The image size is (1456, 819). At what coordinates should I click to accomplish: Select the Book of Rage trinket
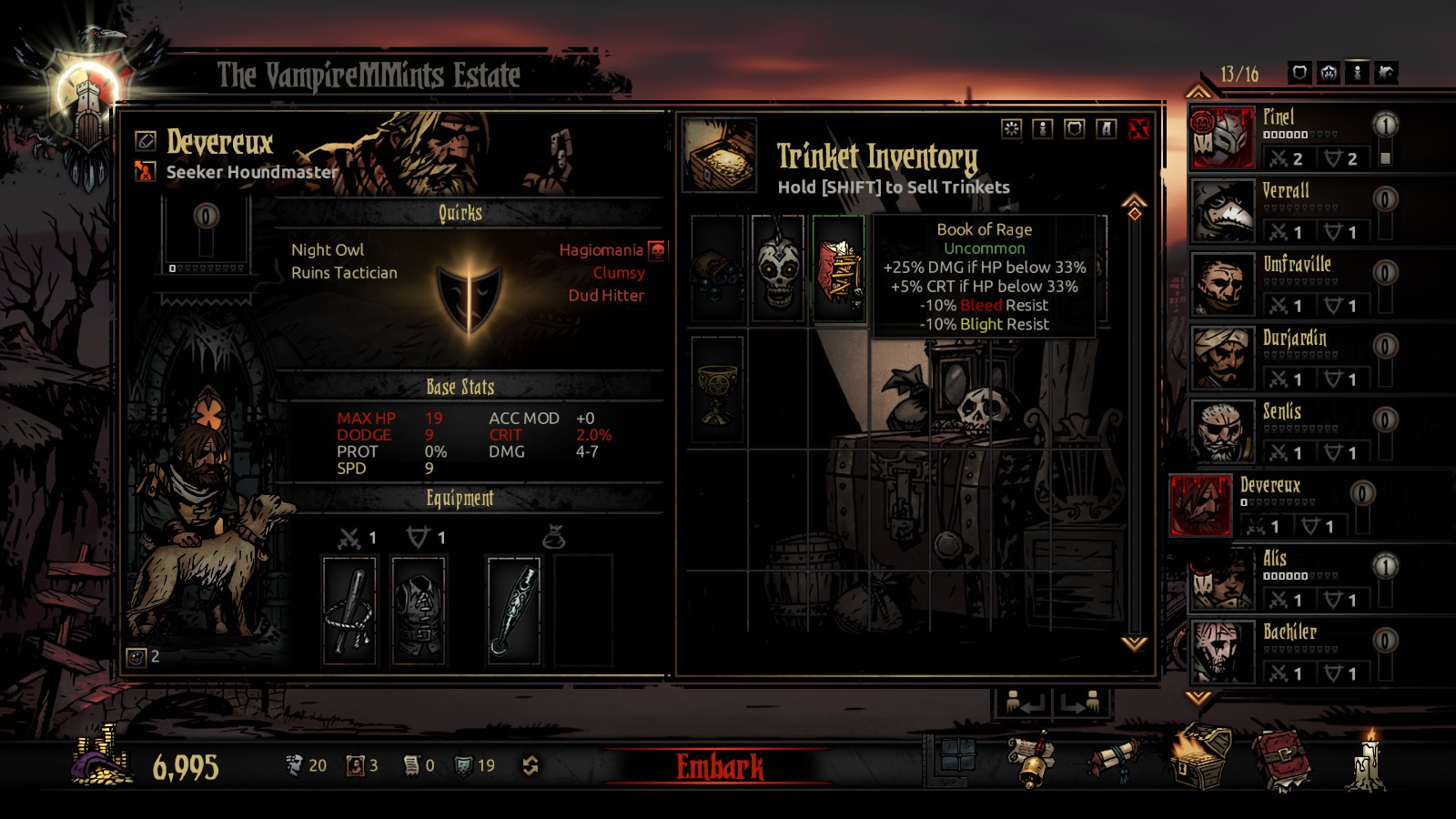[x=838, y=268]
